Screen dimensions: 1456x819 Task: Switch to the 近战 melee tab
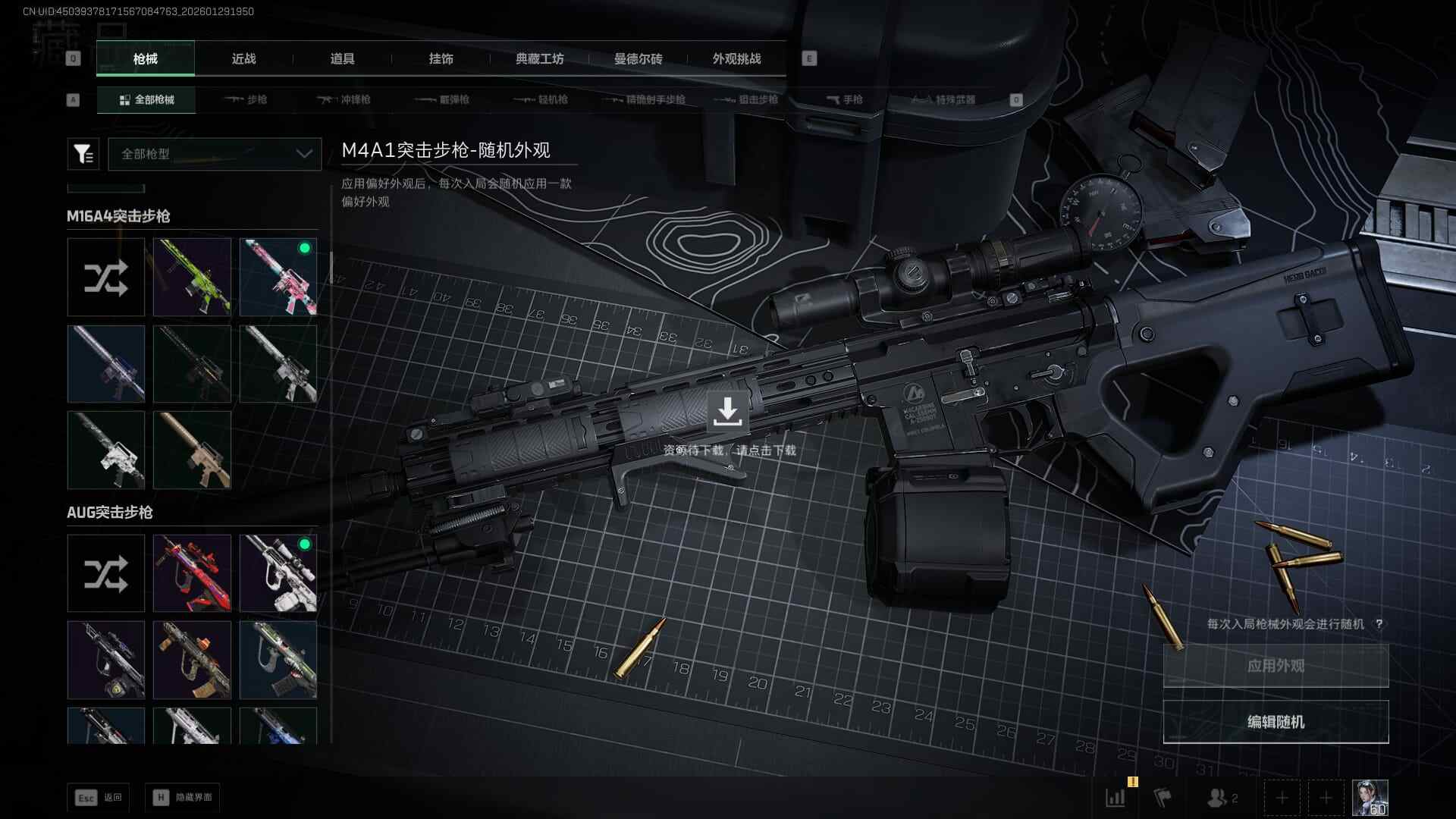(x=243, y=59)
